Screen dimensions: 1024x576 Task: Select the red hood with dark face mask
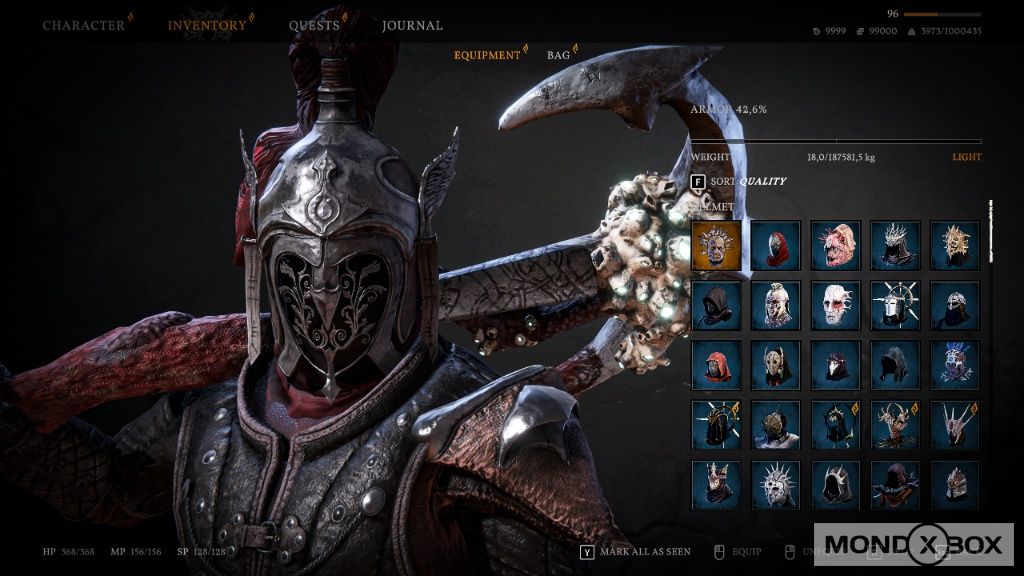pos(716,365)
